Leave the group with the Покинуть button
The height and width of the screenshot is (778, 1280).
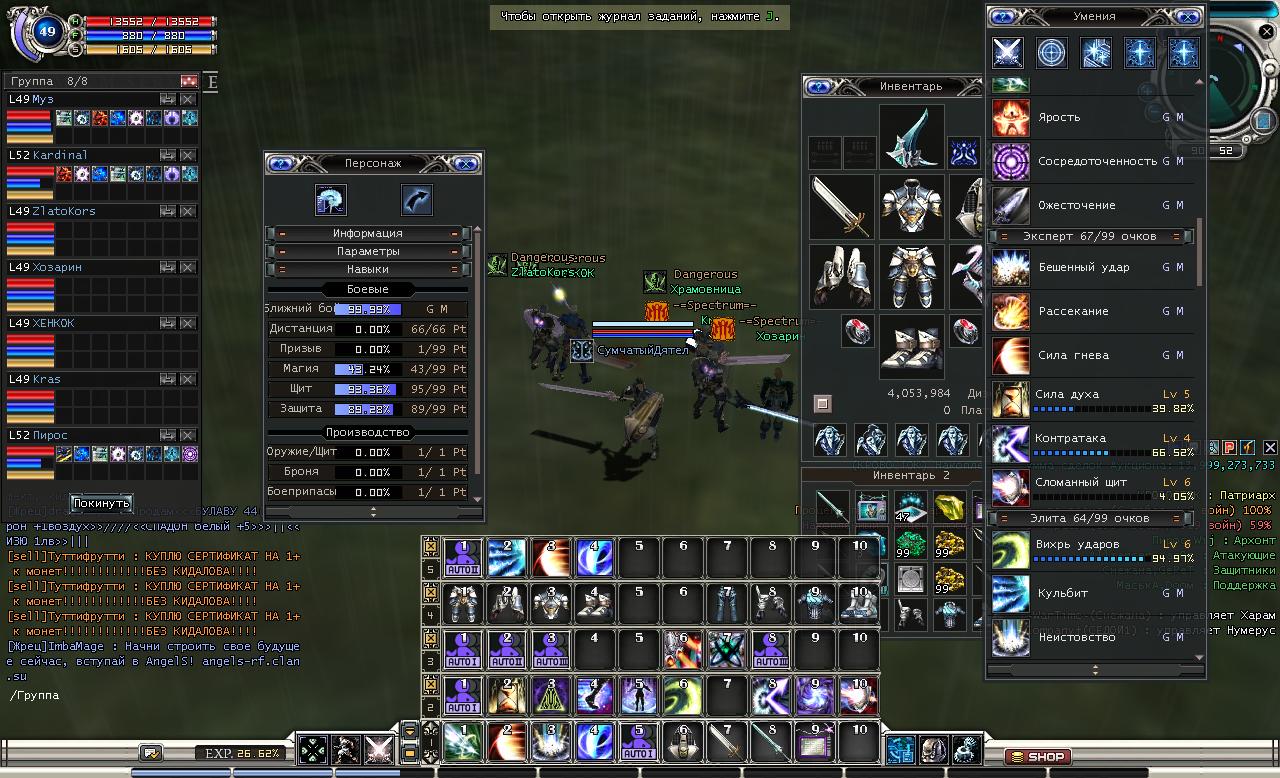101,502
